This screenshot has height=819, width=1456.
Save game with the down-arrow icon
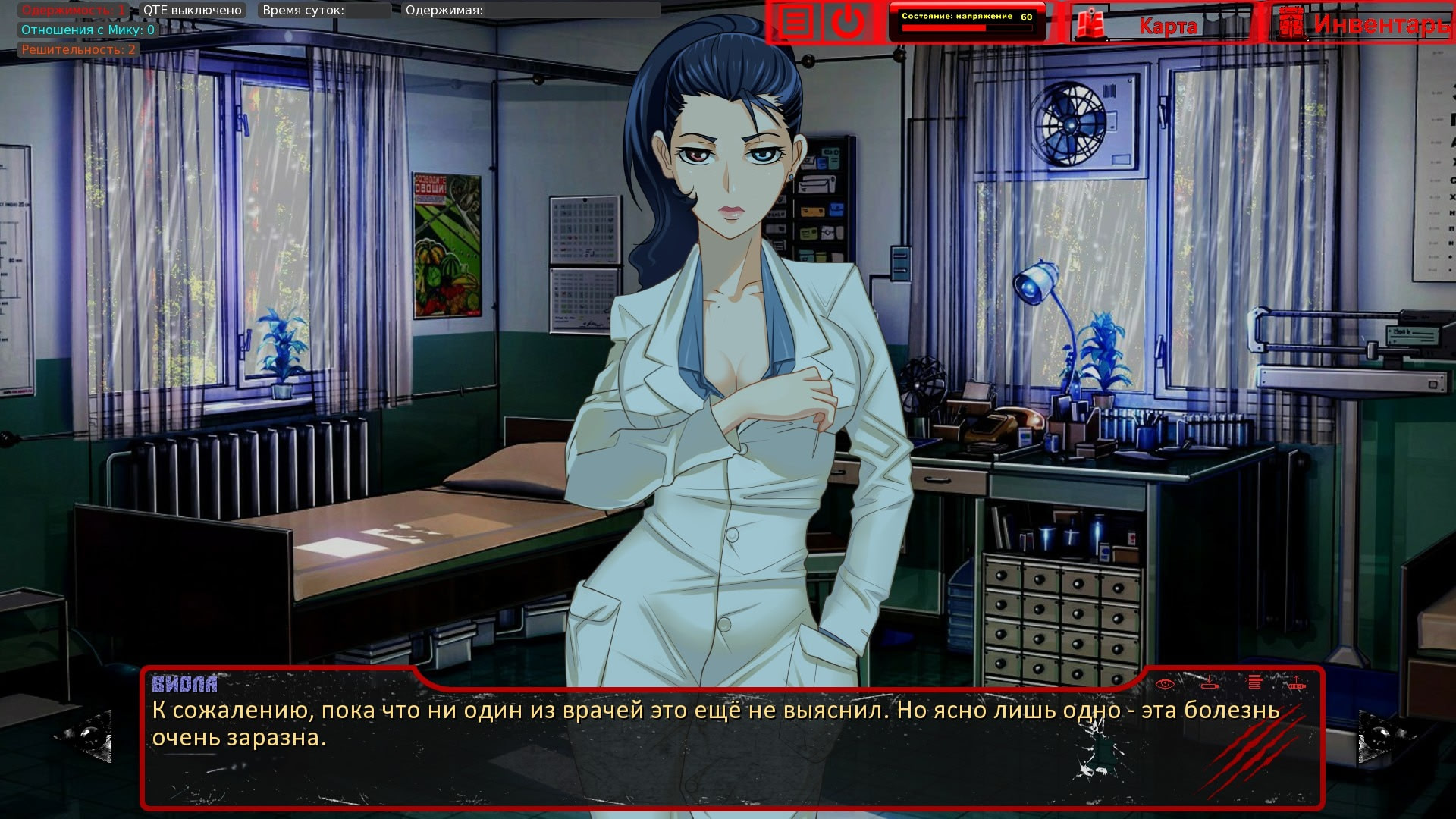pos(1210,683)
